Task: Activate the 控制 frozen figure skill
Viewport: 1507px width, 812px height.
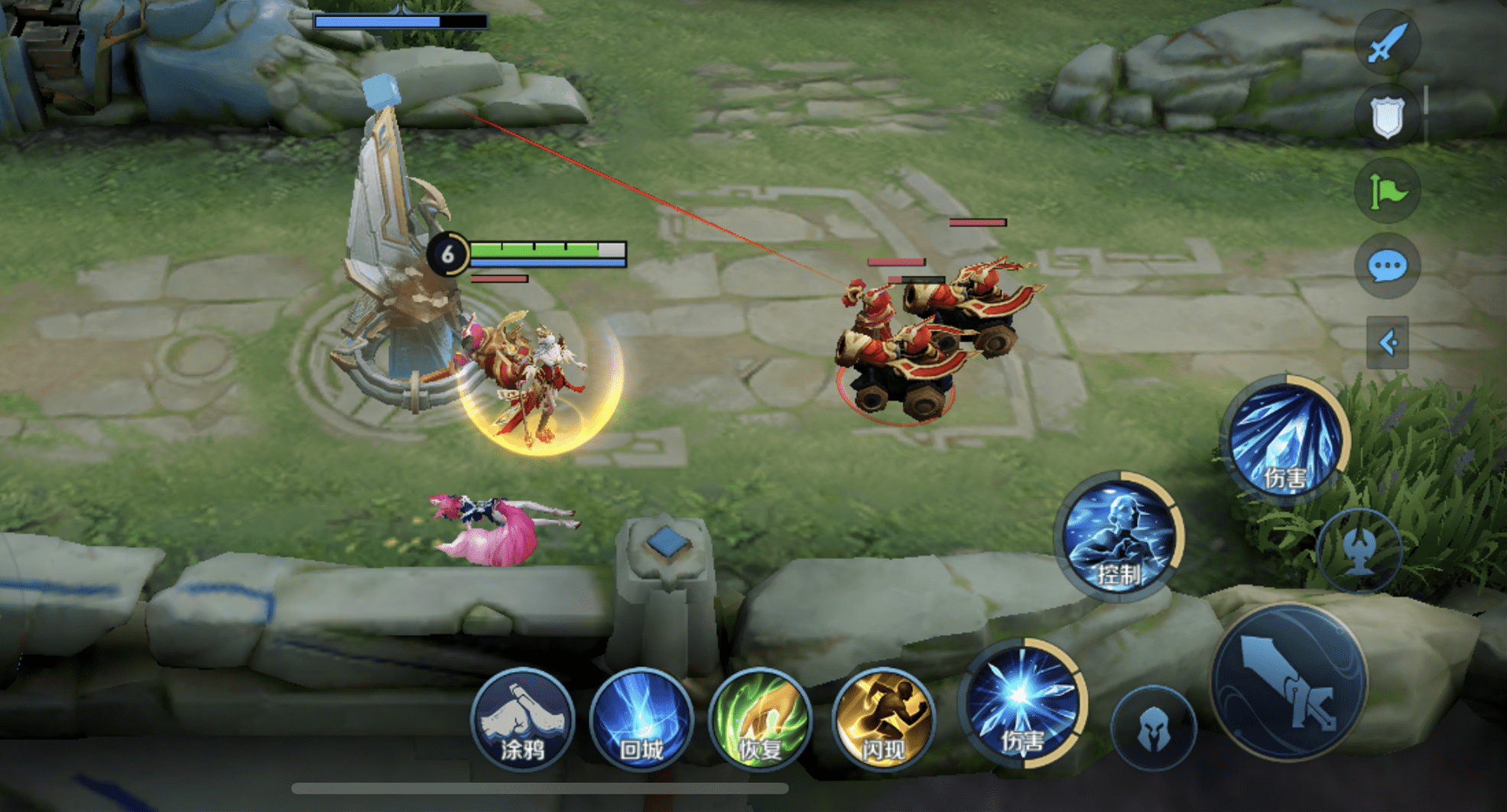Action: coord(1119,535)
